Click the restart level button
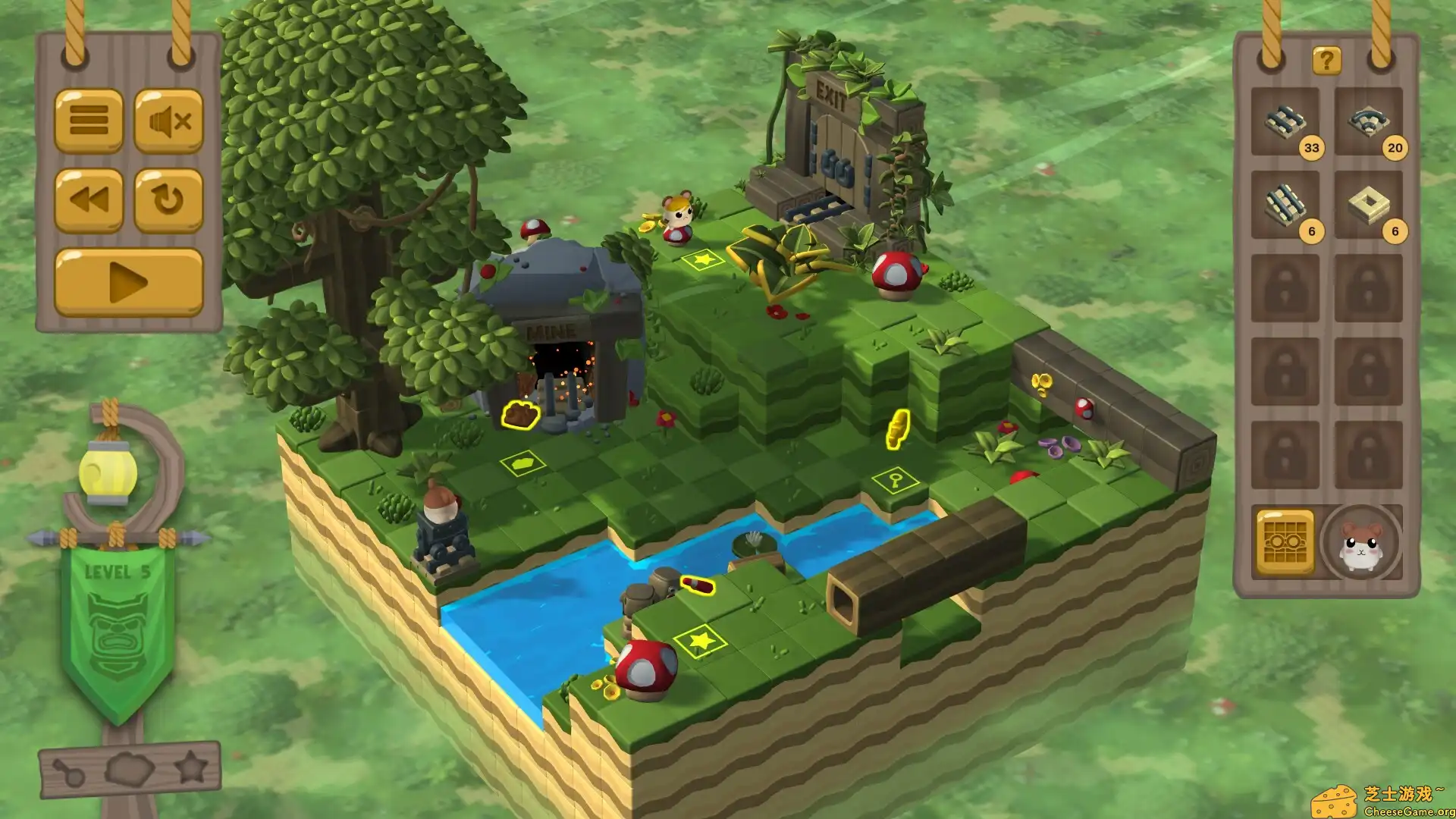This screenshot has width=1456, height=819. (x=168, y=199)
